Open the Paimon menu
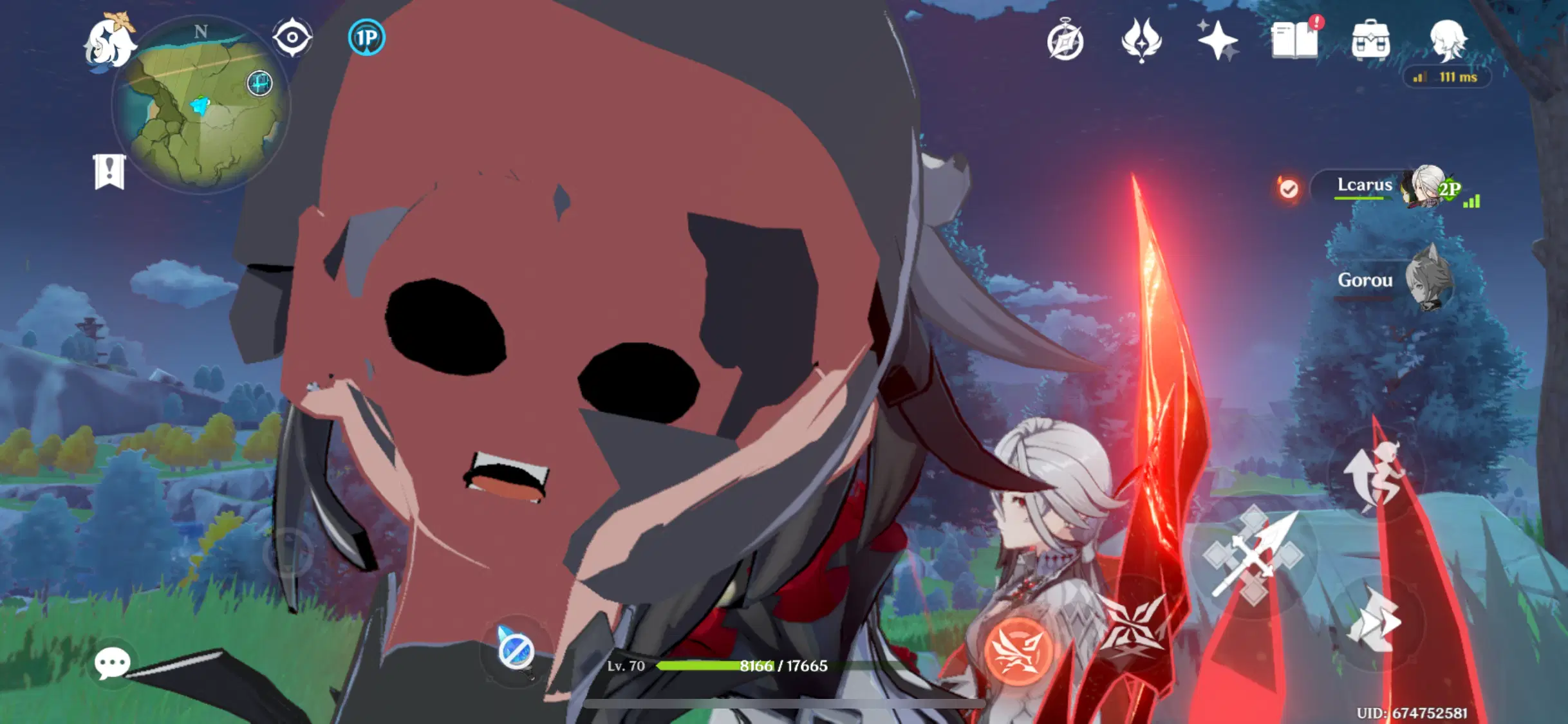1568x724 pixels. pos(109,40)
